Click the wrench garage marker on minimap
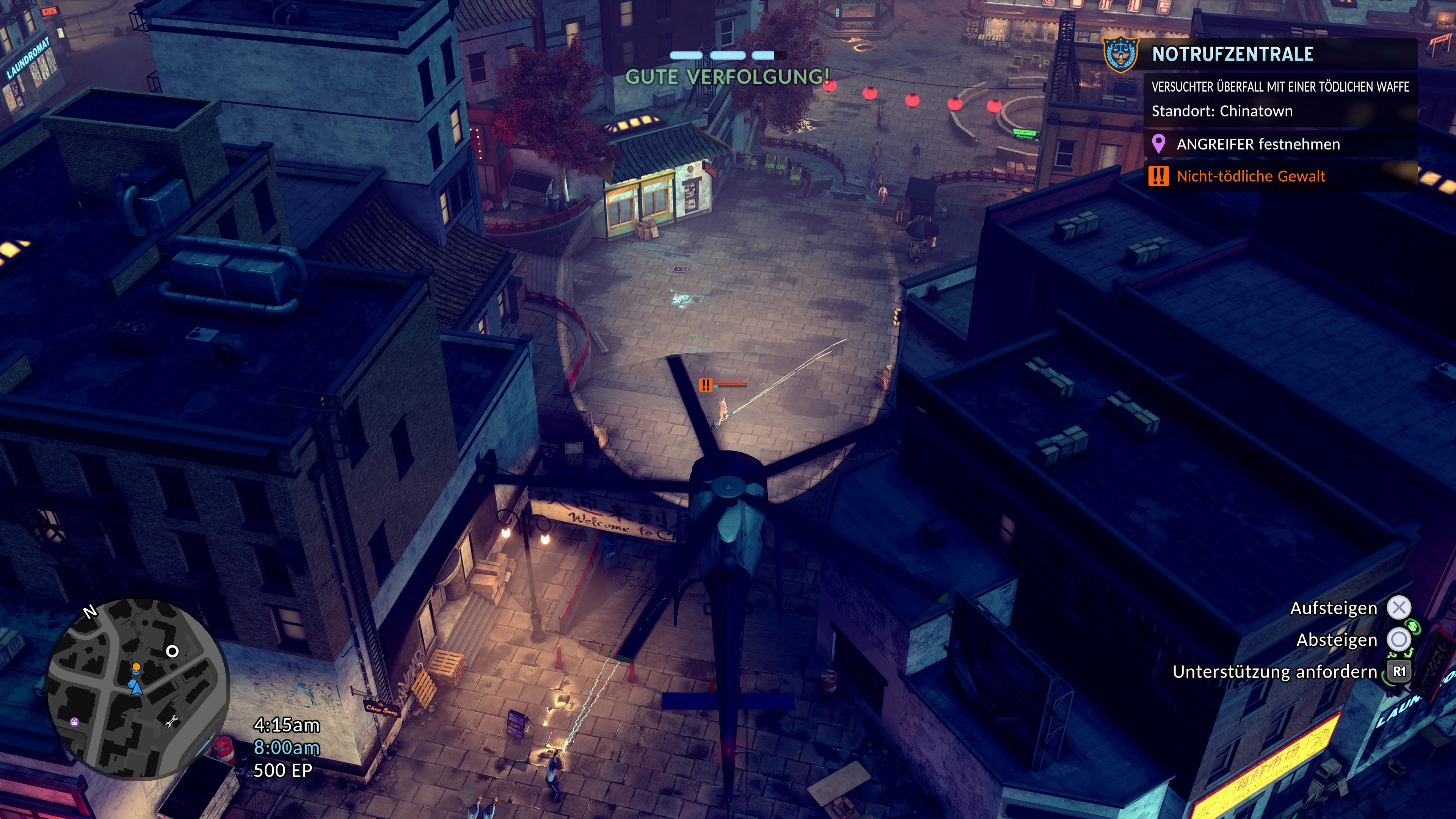 (x=172, y=721)
